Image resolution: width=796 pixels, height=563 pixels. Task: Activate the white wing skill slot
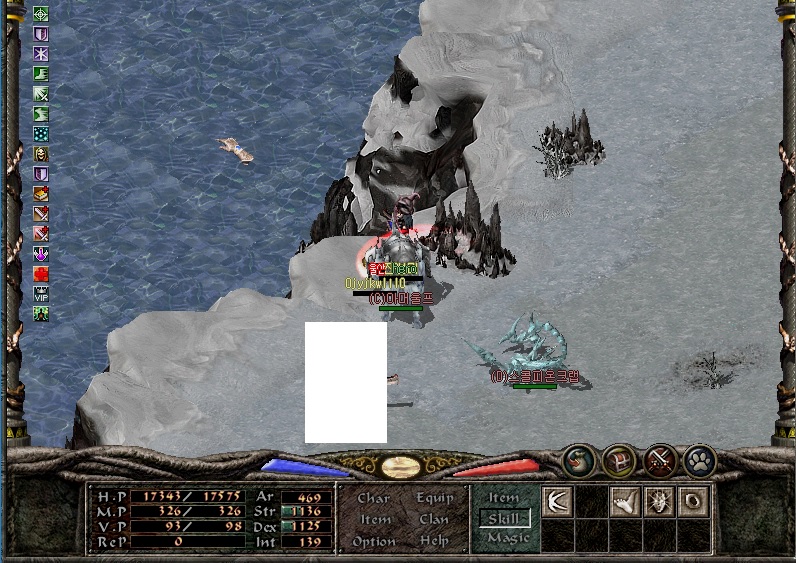[x=557, y=502]
